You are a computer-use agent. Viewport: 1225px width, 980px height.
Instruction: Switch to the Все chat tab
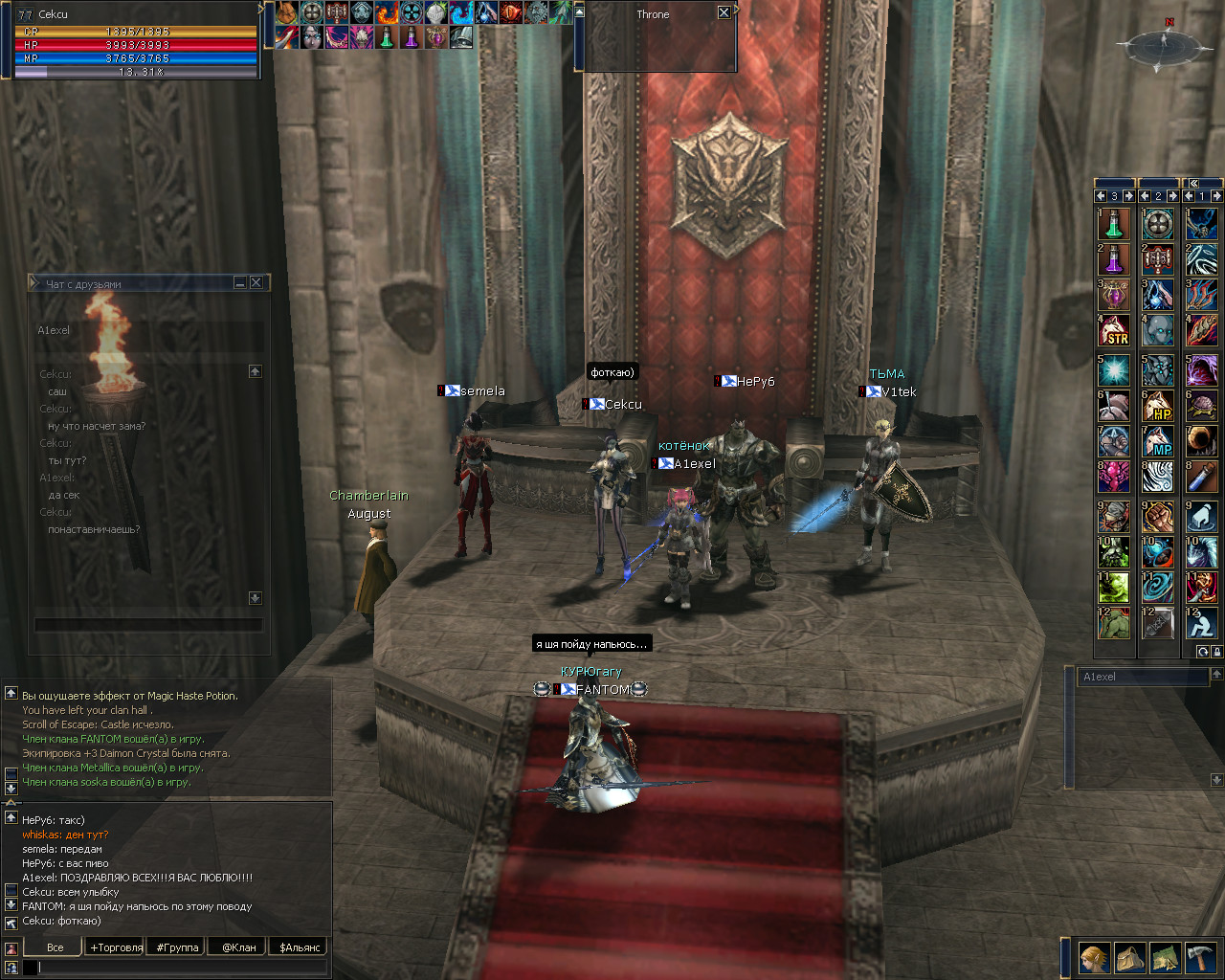pyautogui.click(x=56, y=947)
